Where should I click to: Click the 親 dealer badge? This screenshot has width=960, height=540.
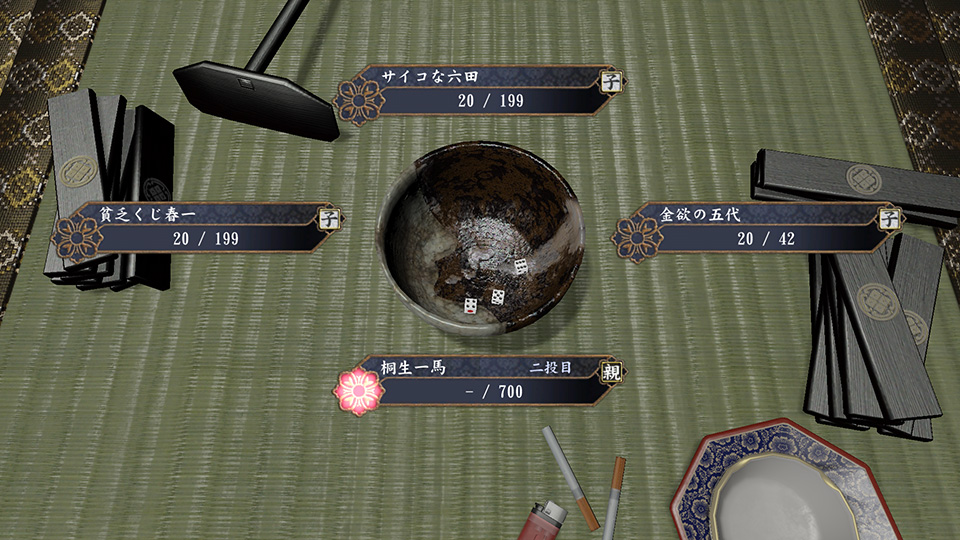pyautogui.click(x=609, y=370)
